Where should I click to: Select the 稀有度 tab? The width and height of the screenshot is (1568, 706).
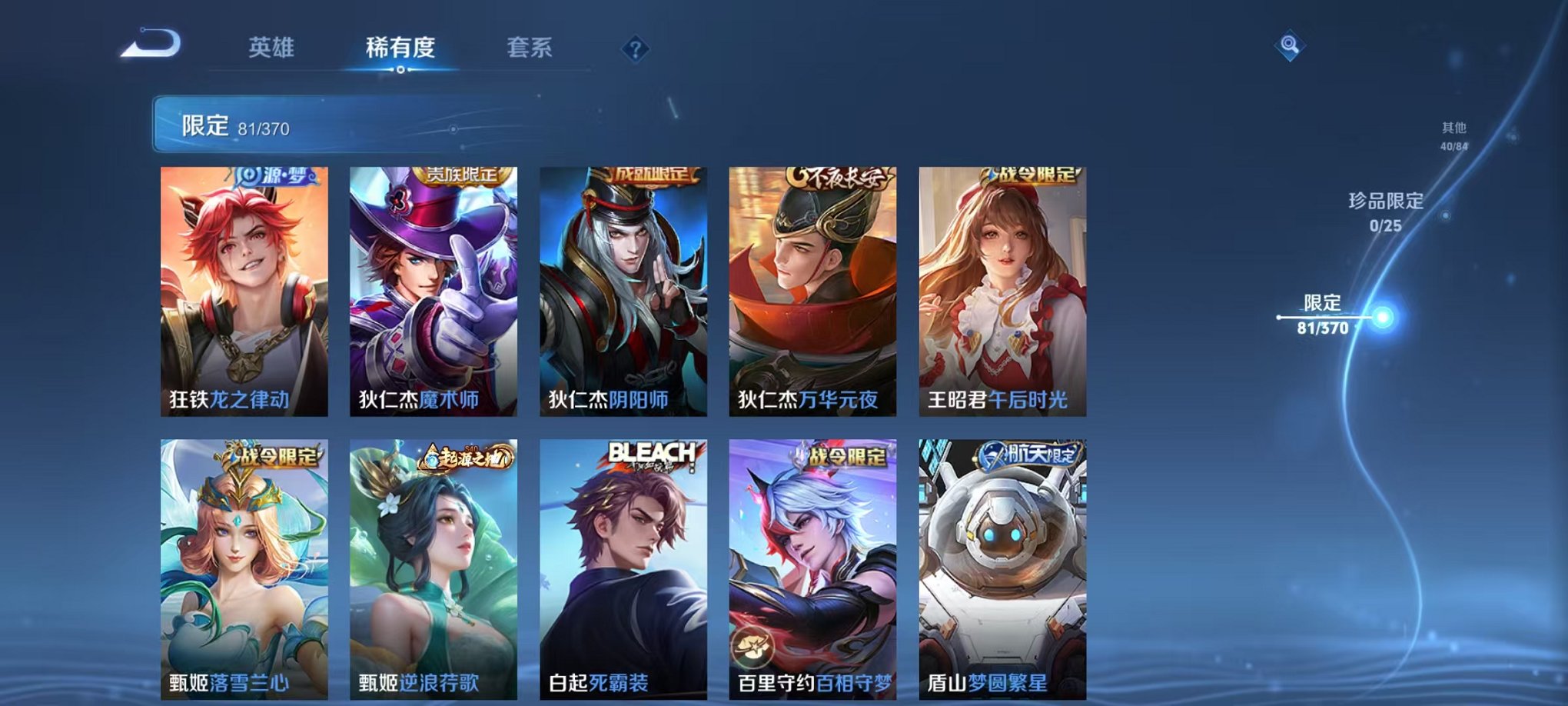pyautogui.click(x=398, y=48)
